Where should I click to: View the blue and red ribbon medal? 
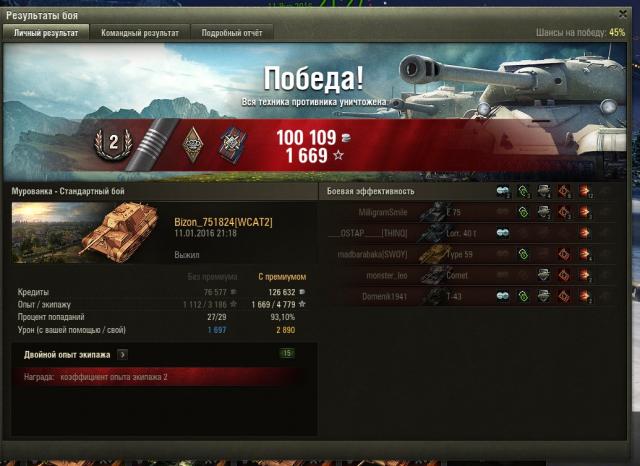point(232,144)
